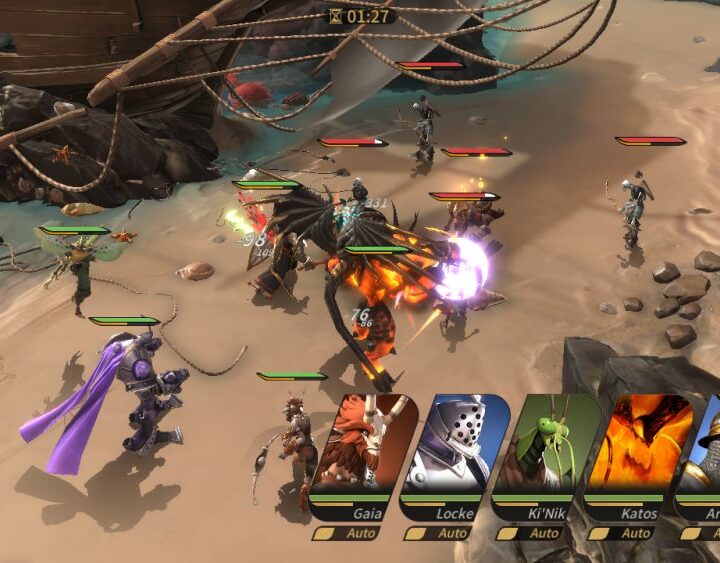
Task: Select the Gaia hero portrait card
Action: (360, 445)
